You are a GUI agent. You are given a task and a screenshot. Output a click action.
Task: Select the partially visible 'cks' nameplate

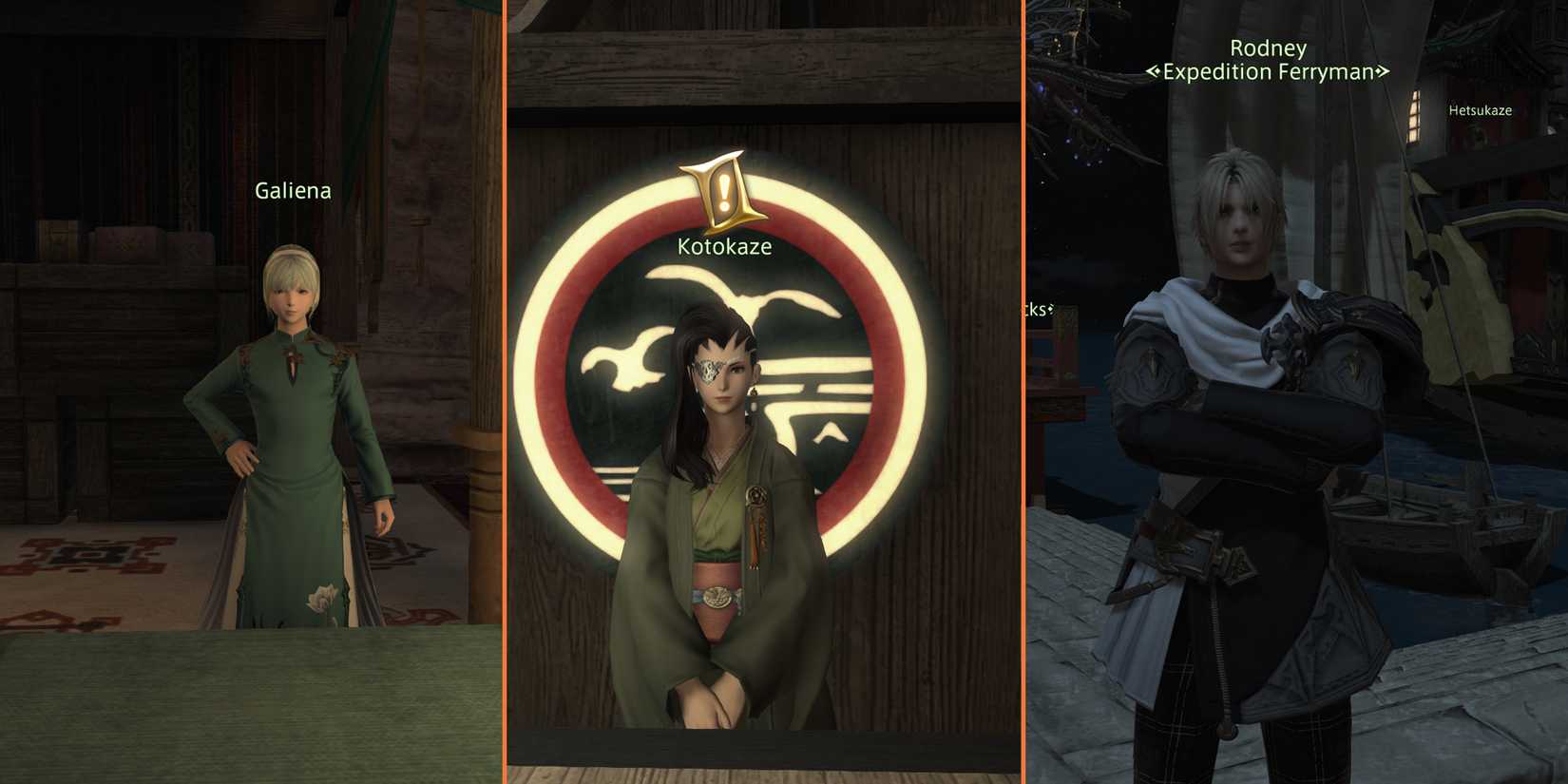point(1040,309)
